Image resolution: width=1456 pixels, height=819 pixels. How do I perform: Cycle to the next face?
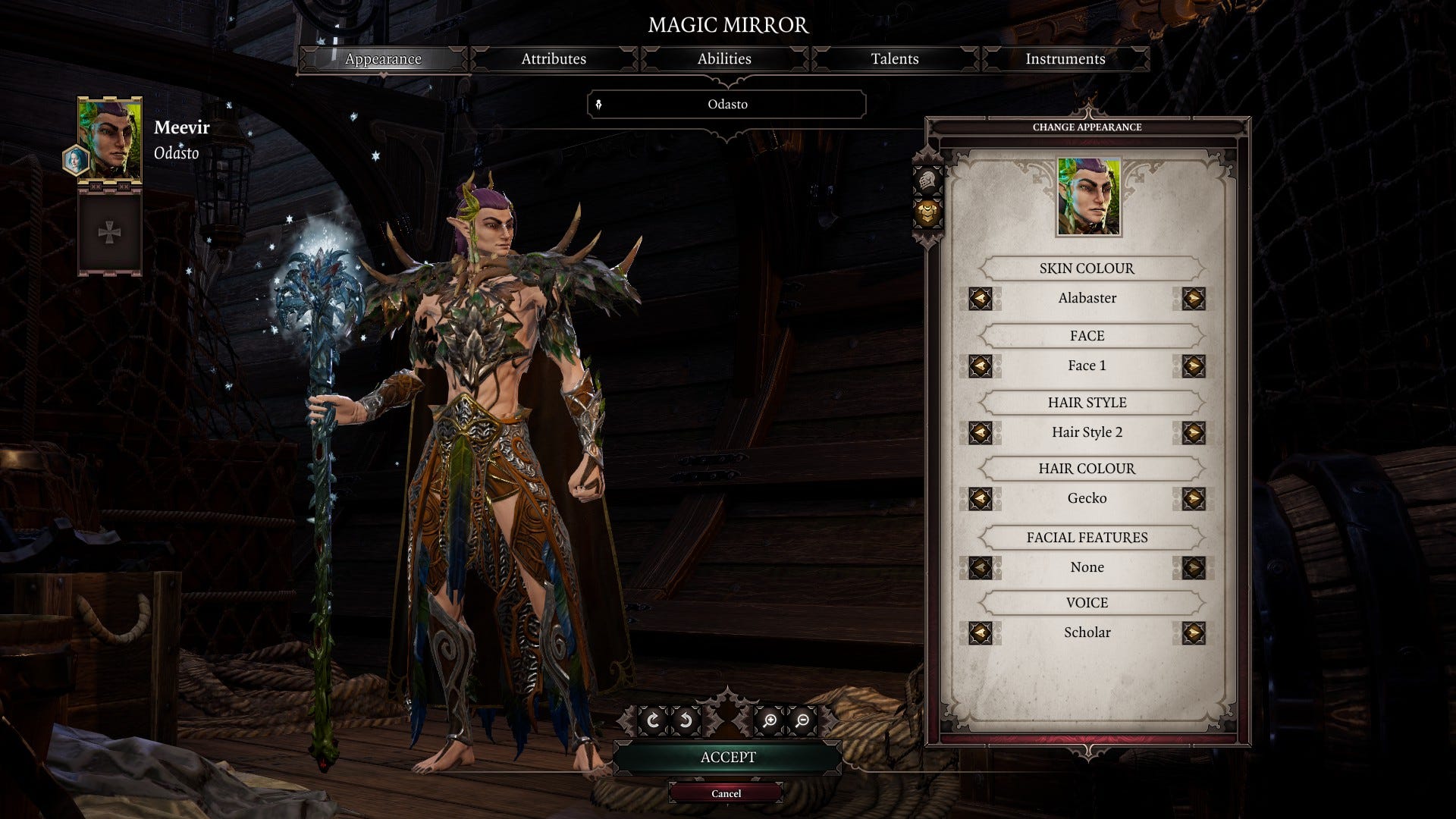coord(1193,366)
